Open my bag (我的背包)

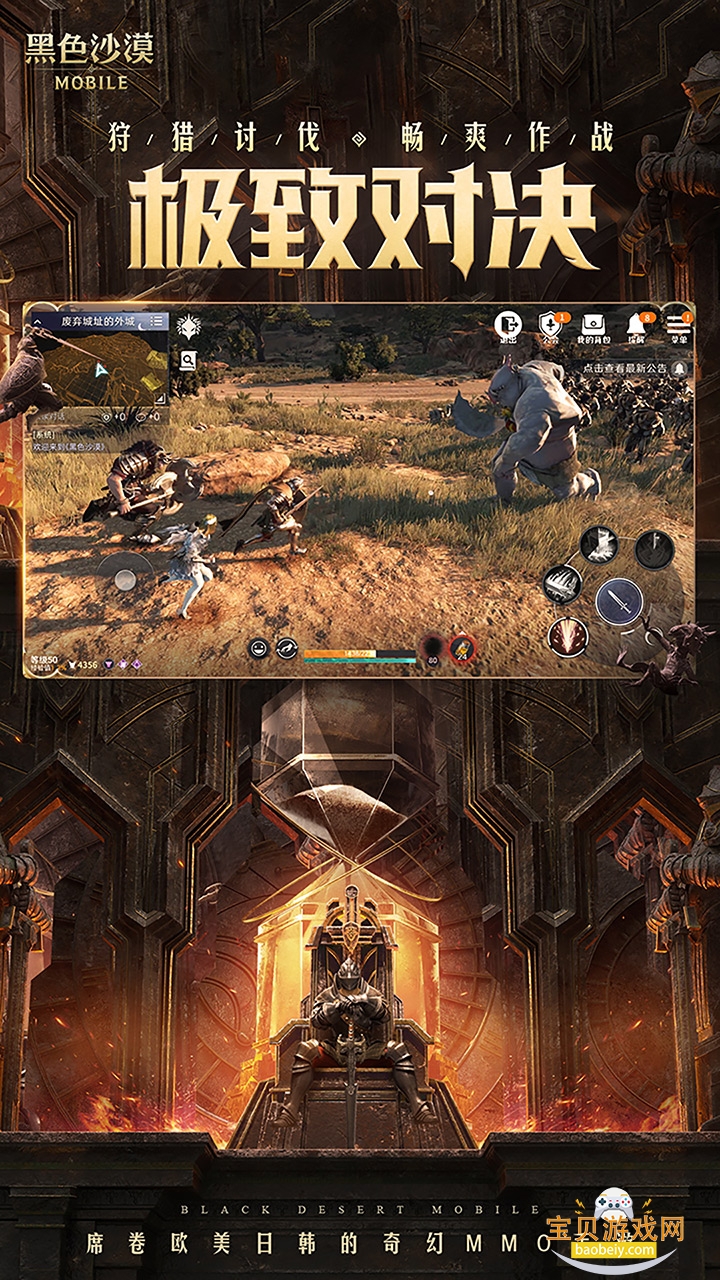pyautogui.click(x=593, y=325)
